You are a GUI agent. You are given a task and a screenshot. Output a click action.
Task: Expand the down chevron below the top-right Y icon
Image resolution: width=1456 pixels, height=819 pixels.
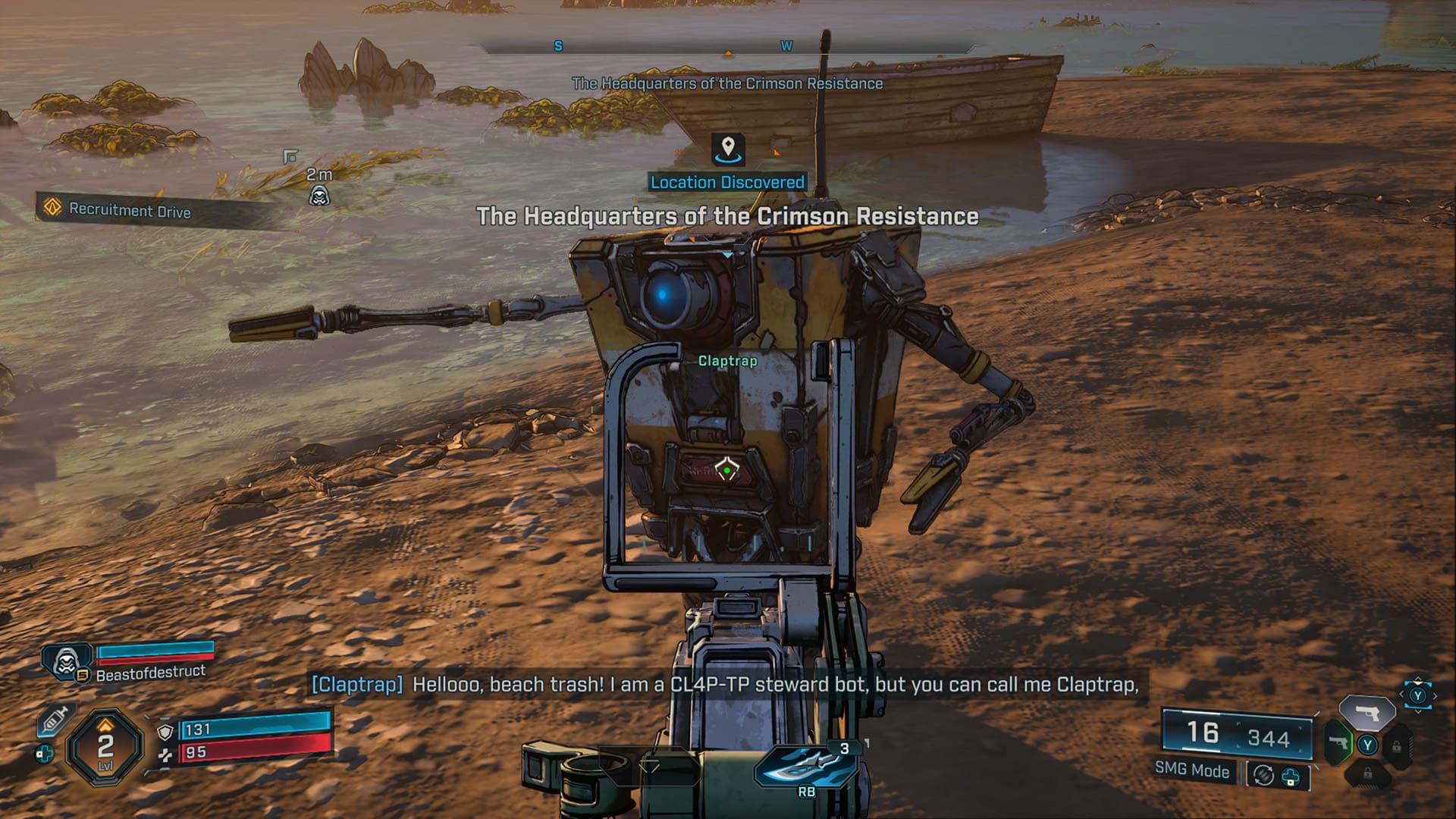(x=1418, y=712)
